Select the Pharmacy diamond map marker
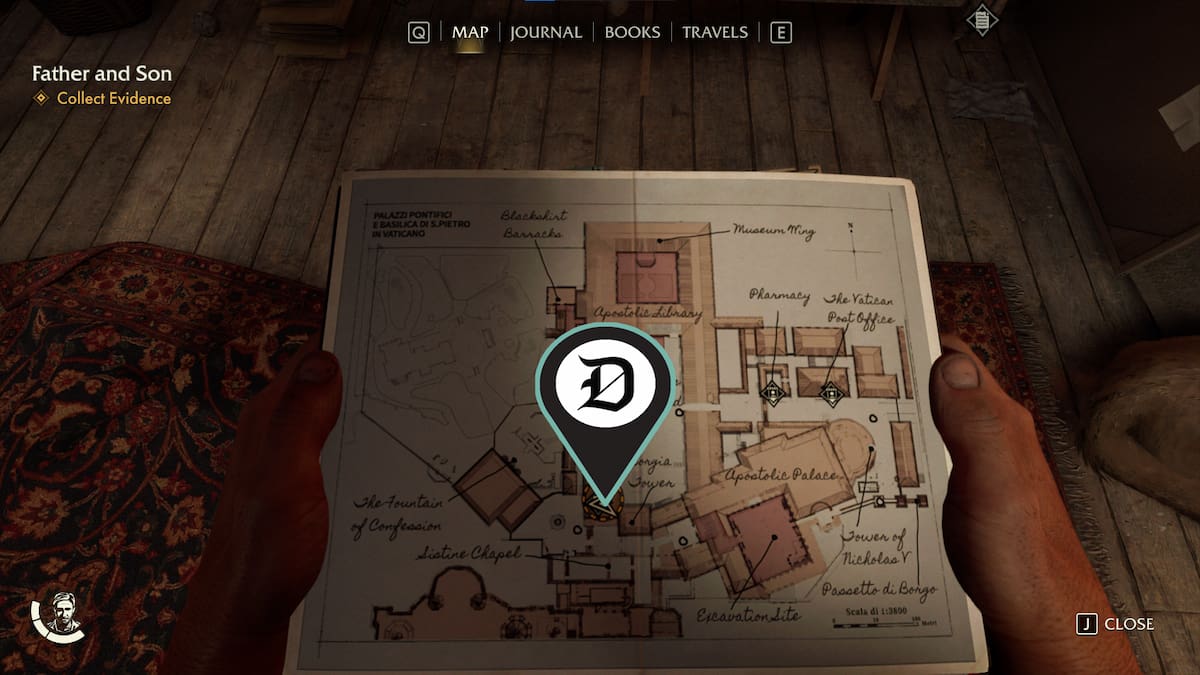1200x675 pixels. tap(772, 393)
